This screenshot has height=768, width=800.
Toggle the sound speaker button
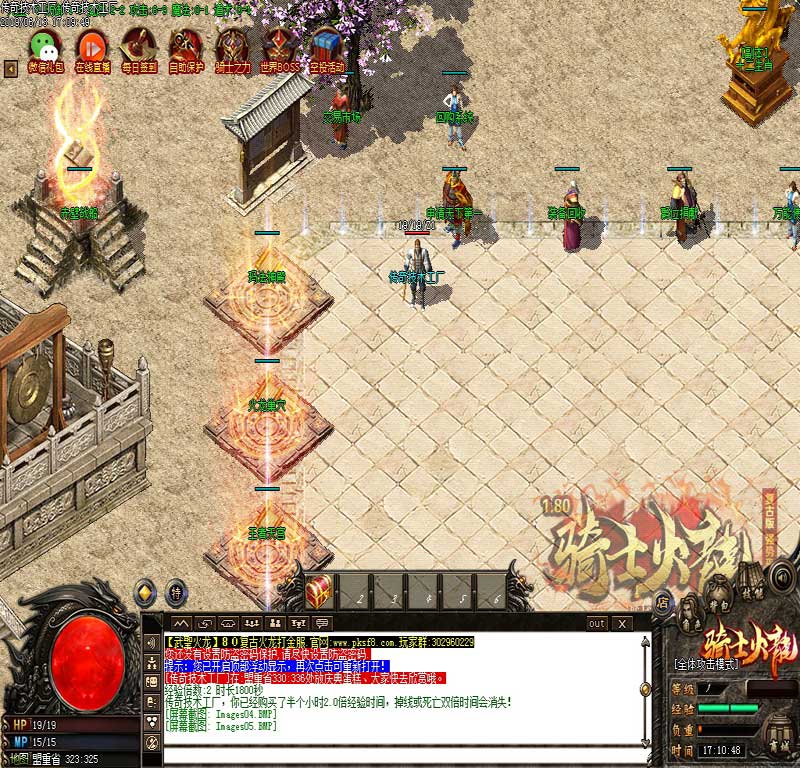tap(782, 576)
